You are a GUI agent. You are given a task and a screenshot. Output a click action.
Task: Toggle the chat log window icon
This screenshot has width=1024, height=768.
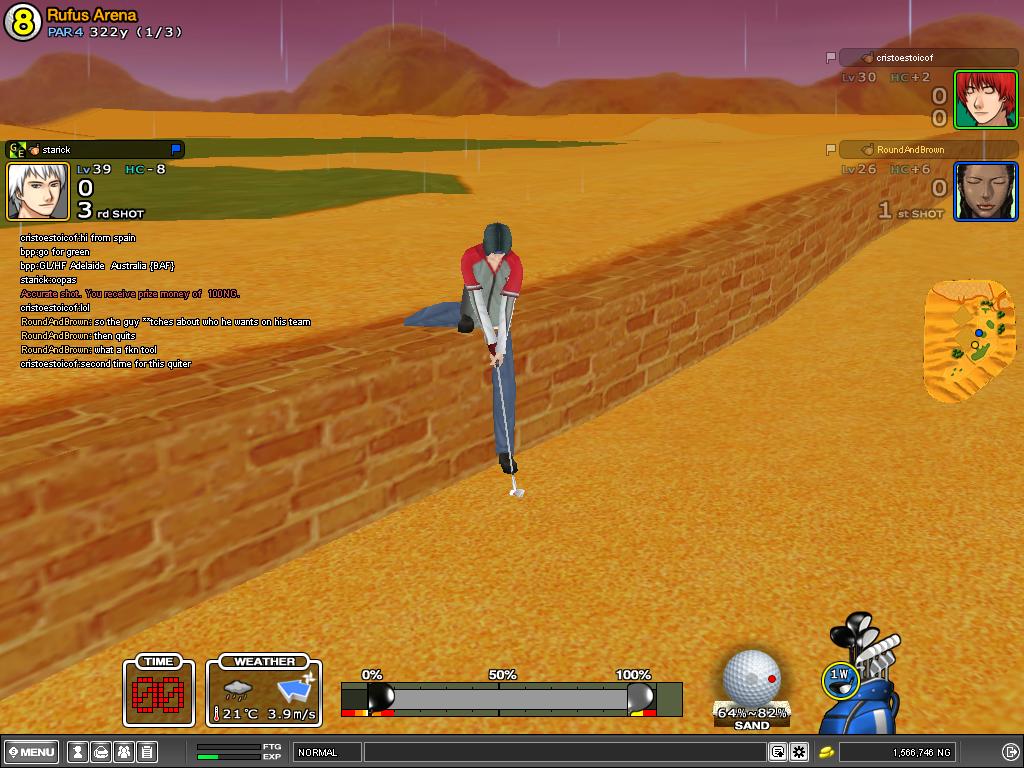tap(777, 752)
